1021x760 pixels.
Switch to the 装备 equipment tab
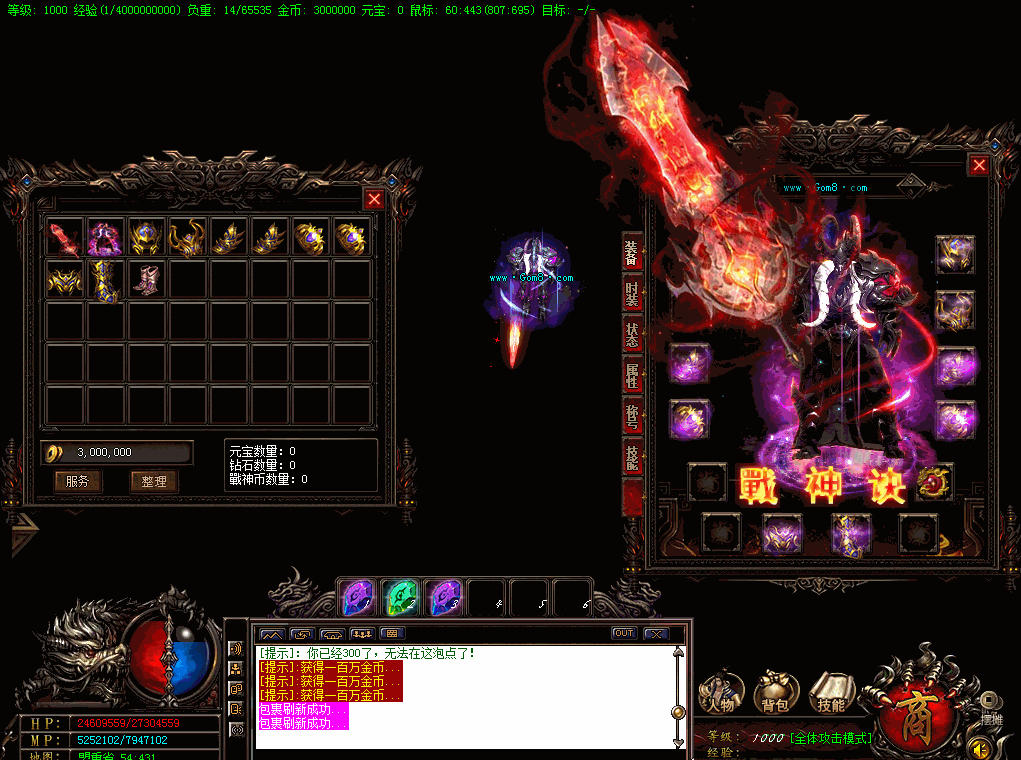pyautogui.click(x=632, y=253)
